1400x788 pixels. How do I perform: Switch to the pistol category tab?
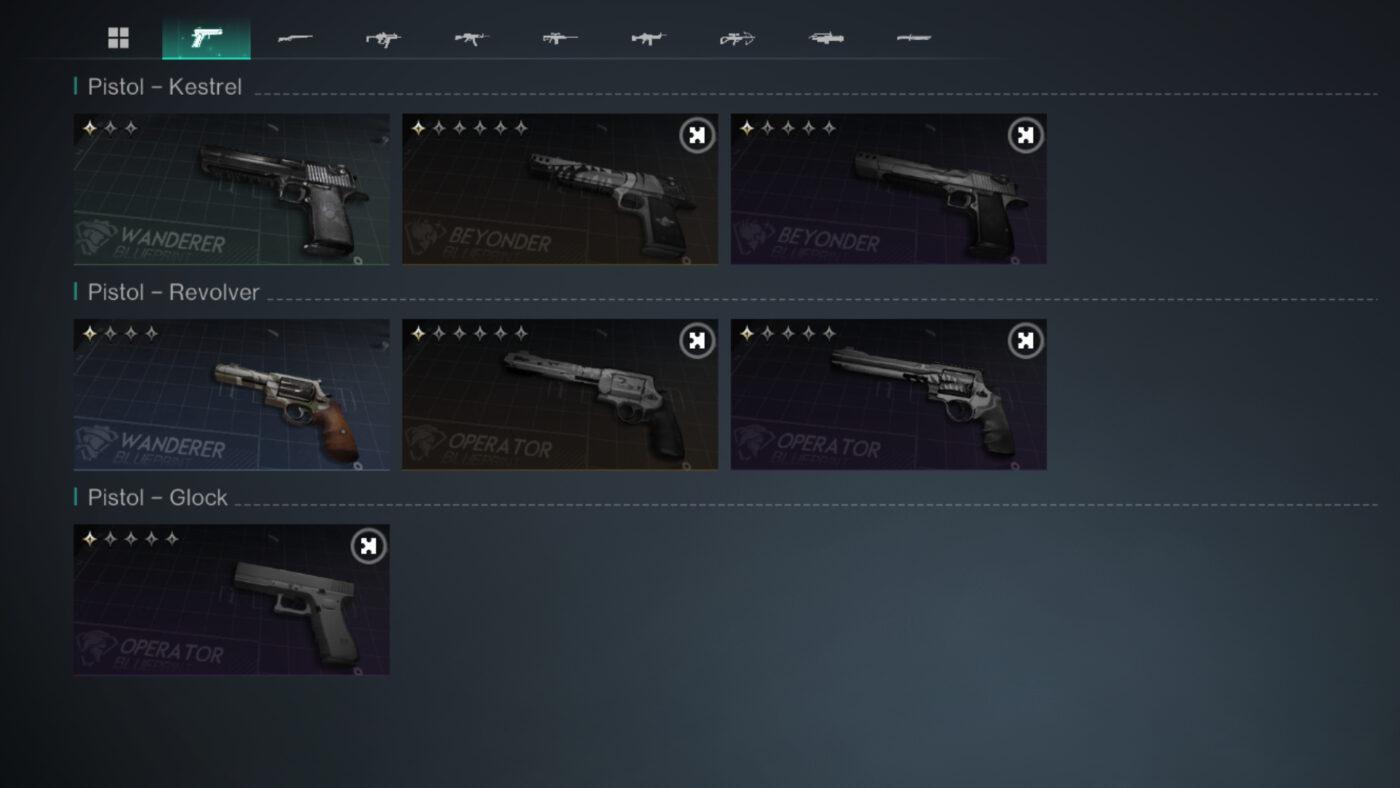[206, 37]
